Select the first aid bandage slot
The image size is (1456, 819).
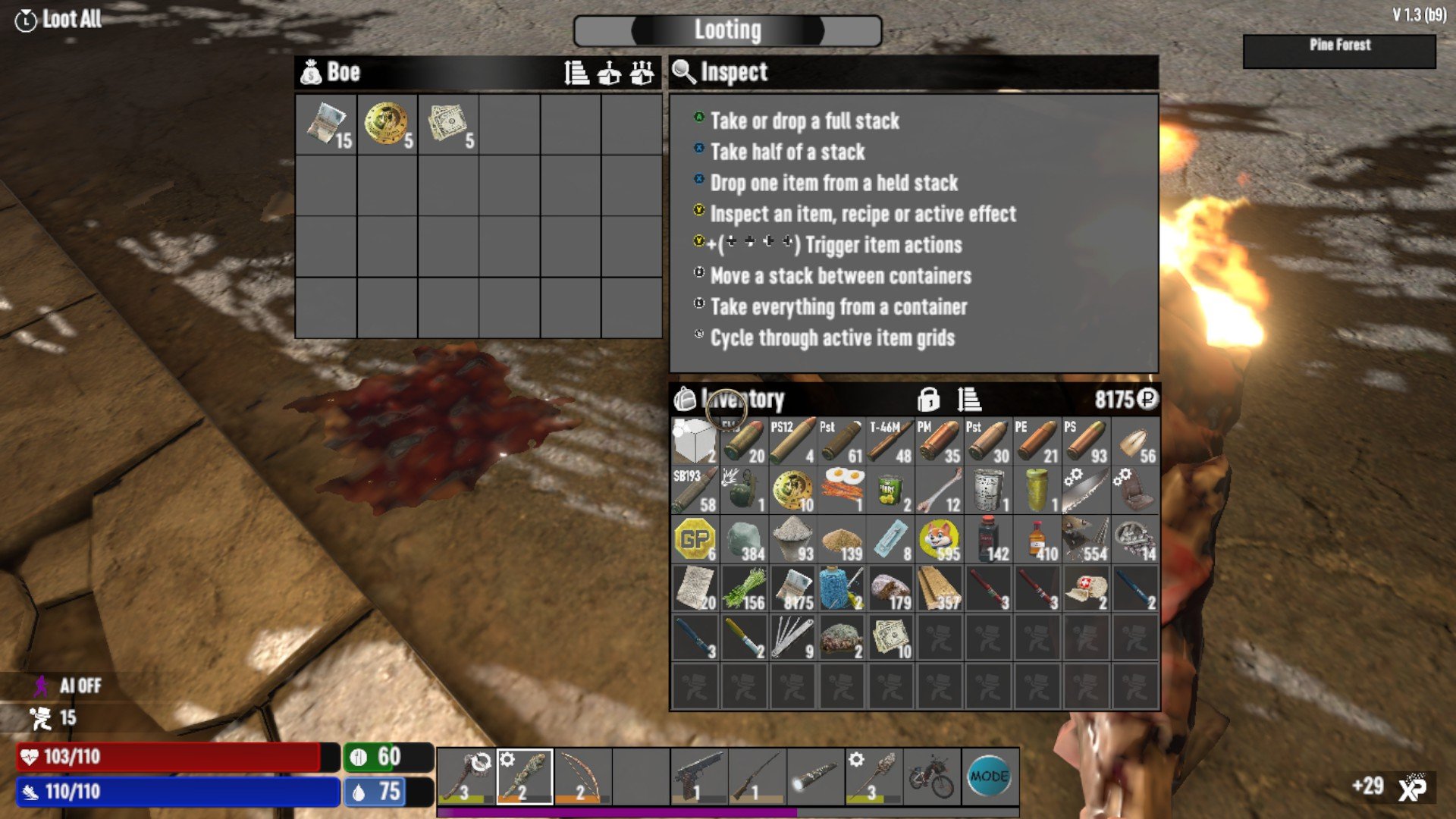[x=1086, y=588]
